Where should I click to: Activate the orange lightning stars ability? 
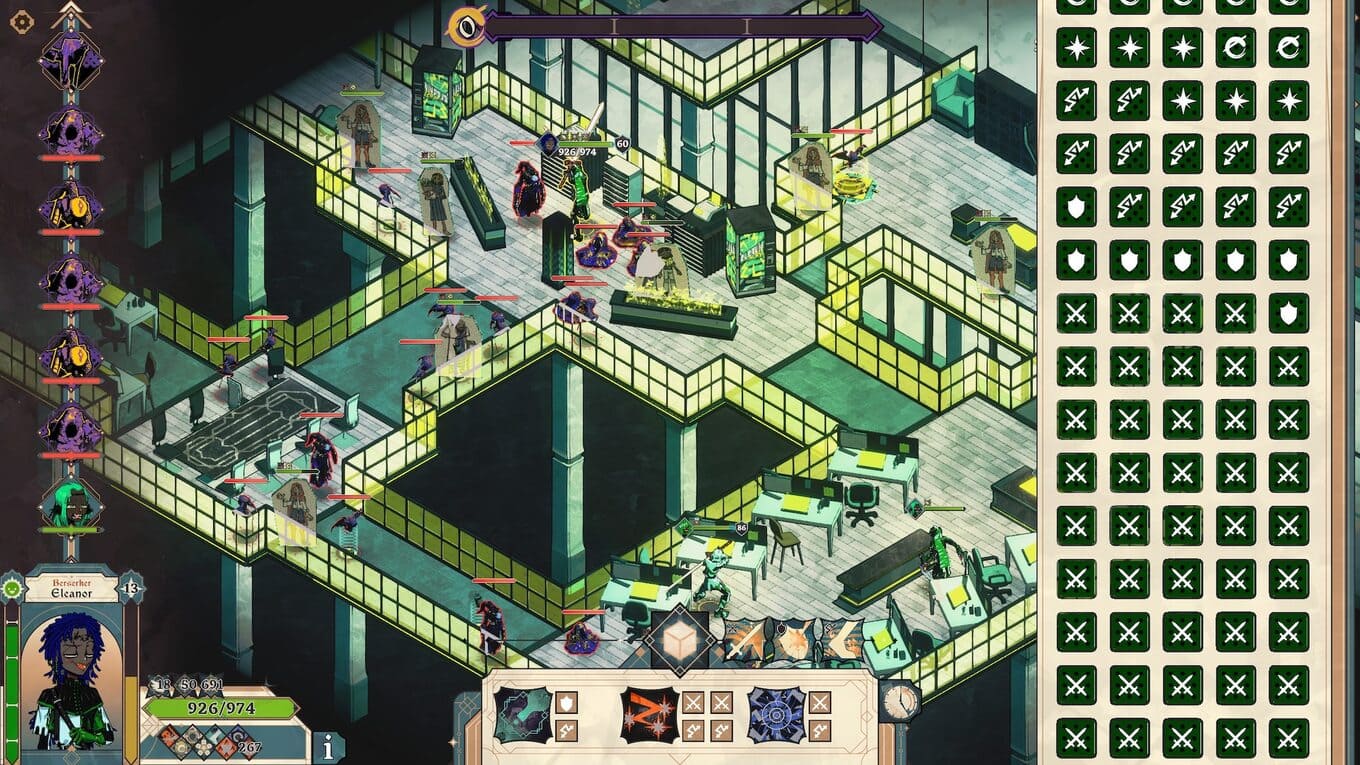[x=649, y=715]
